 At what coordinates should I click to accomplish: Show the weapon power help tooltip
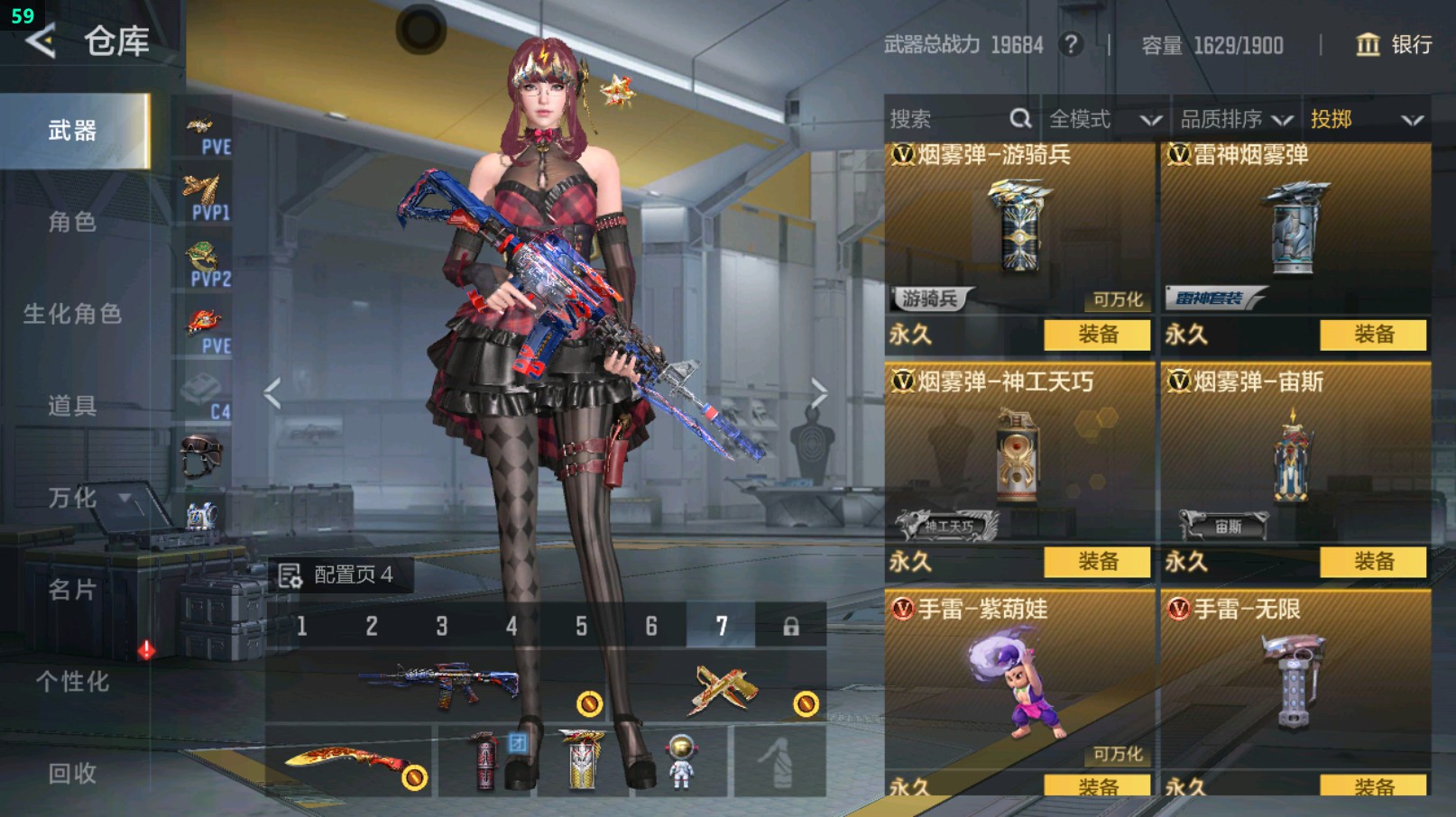[x=1071, y=44]
